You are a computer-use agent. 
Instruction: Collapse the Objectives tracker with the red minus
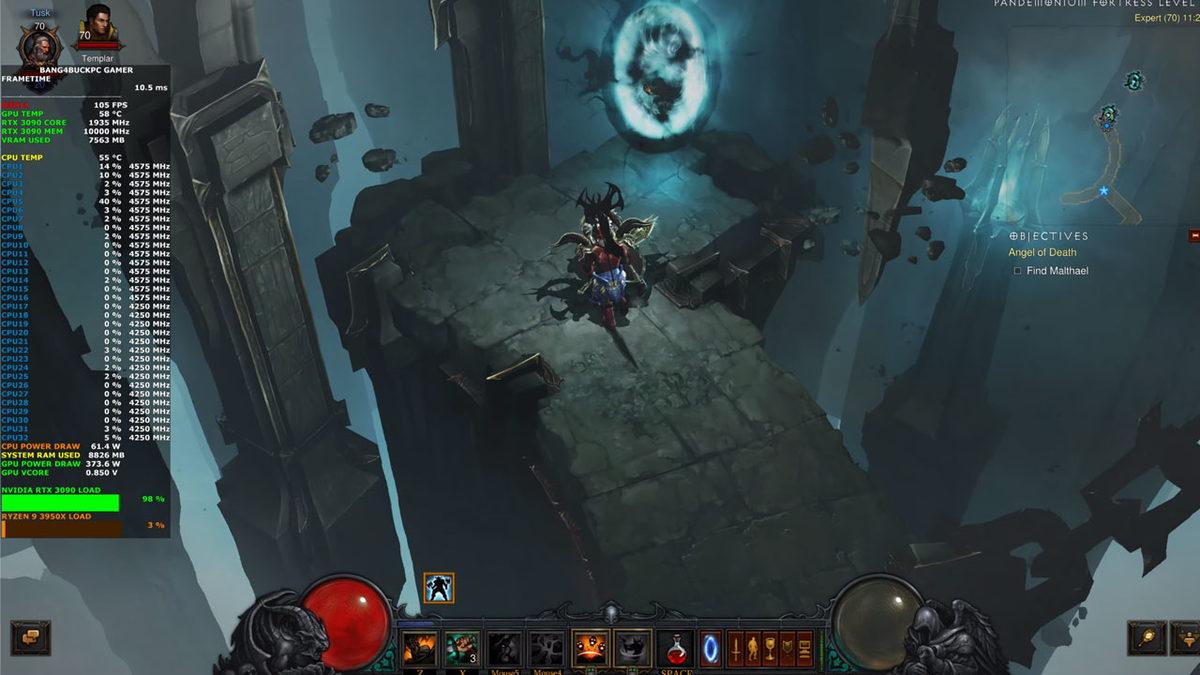1193,236
